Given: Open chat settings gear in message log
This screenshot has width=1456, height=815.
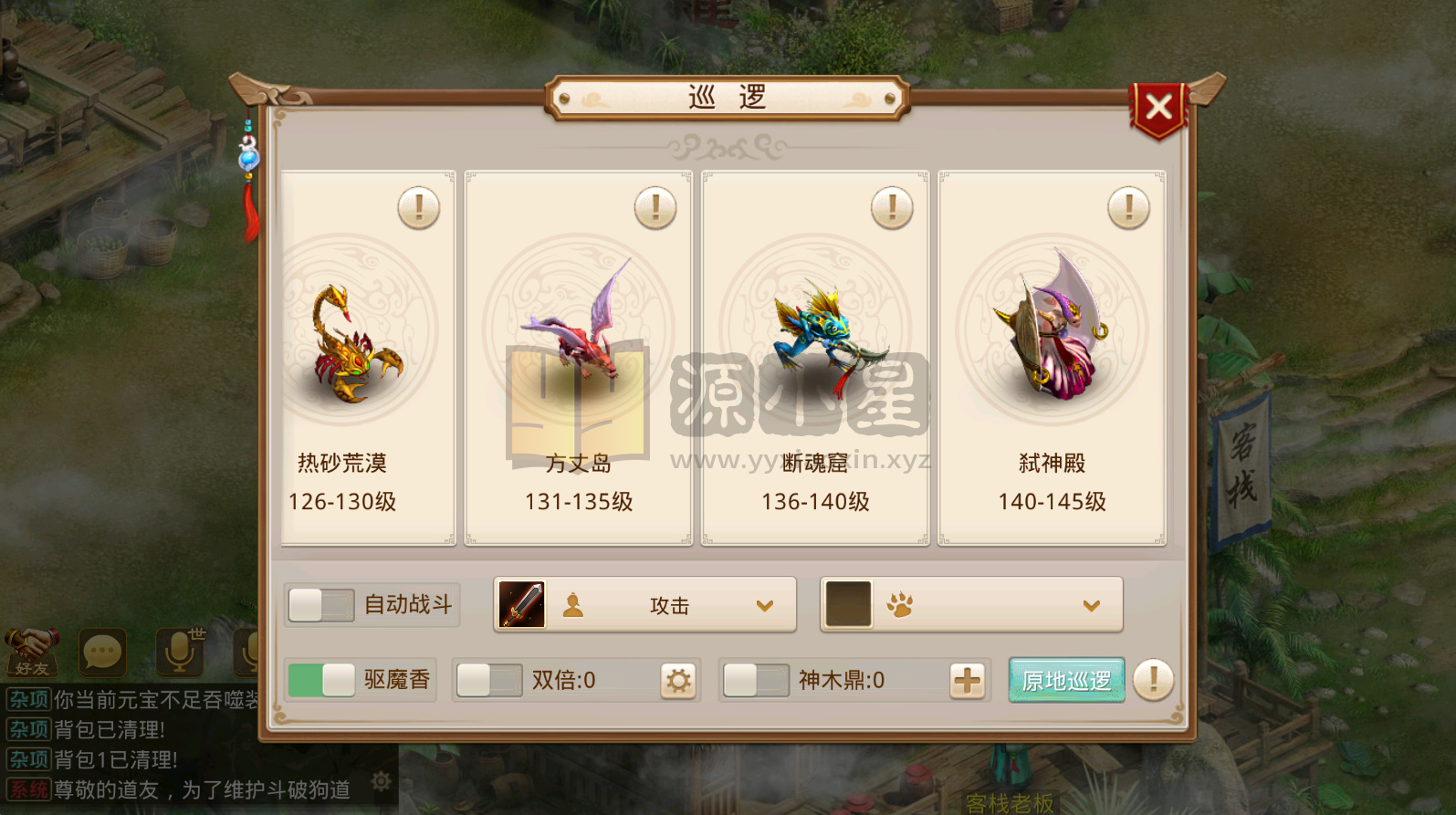Looking at the screenshot, I should (x=382, y=781).
